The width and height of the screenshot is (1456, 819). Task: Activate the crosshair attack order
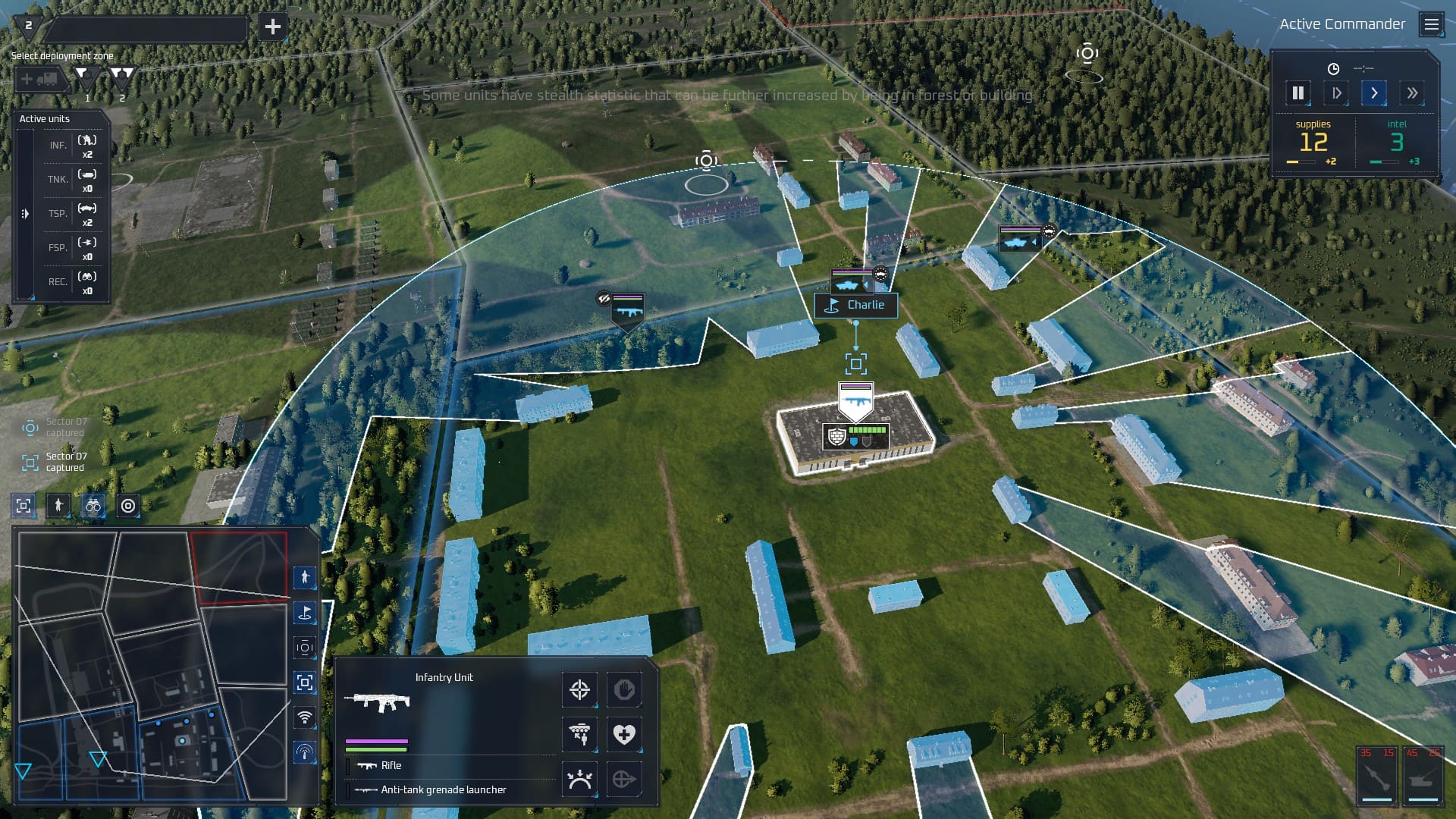[579, 689]
